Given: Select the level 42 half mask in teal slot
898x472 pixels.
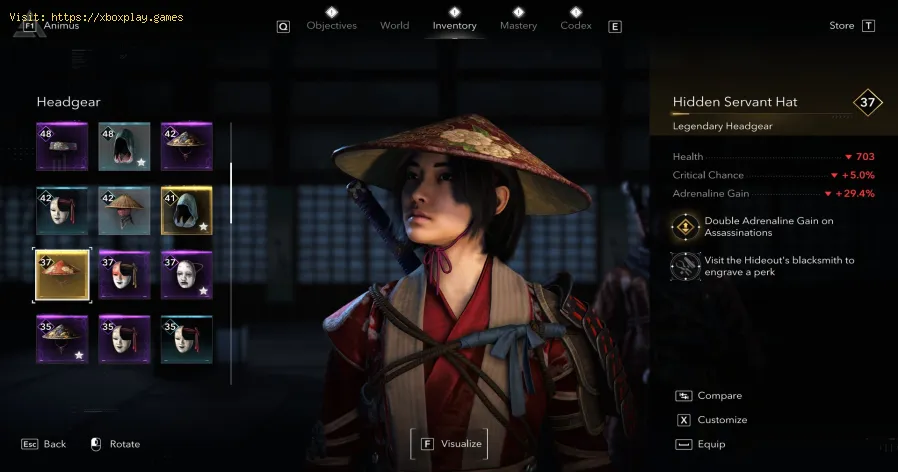Looking at the screenshot, I should 62,210.
